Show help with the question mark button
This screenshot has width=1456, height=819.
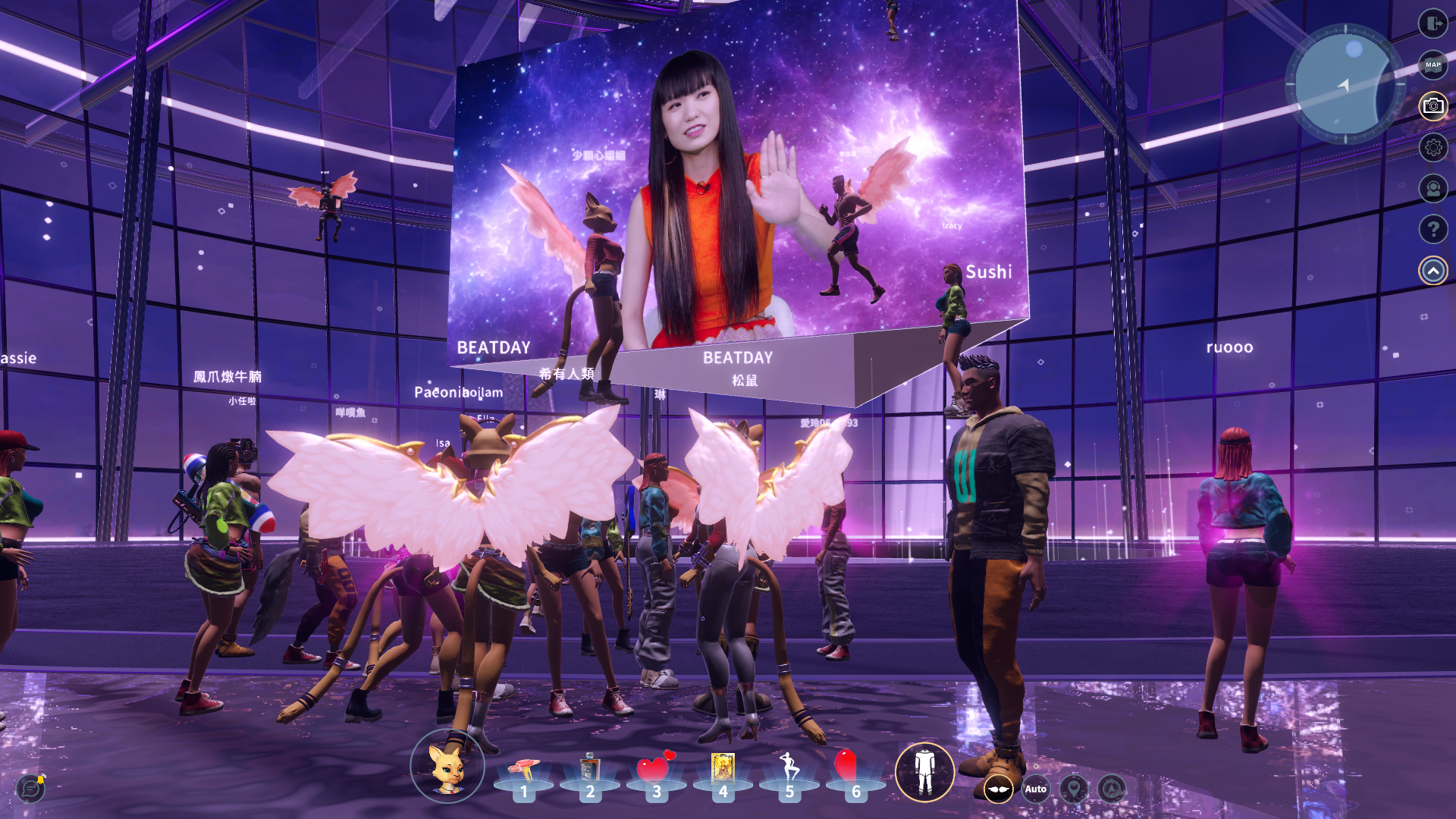pyautogui.click(x=1432, y=229)
